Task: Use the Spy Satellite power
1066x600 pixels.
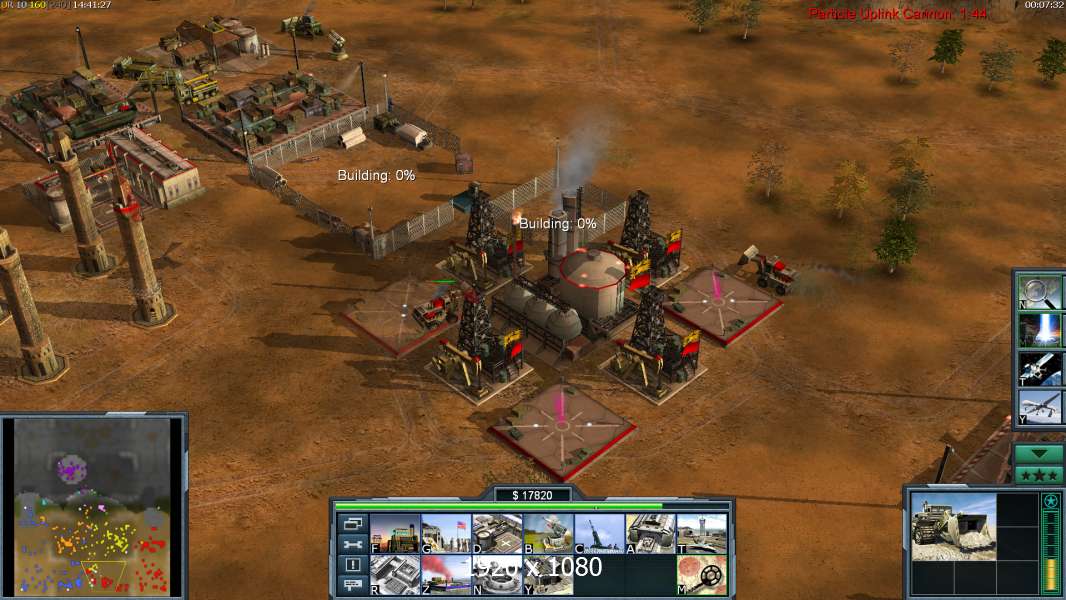Action: (1038, 369)
